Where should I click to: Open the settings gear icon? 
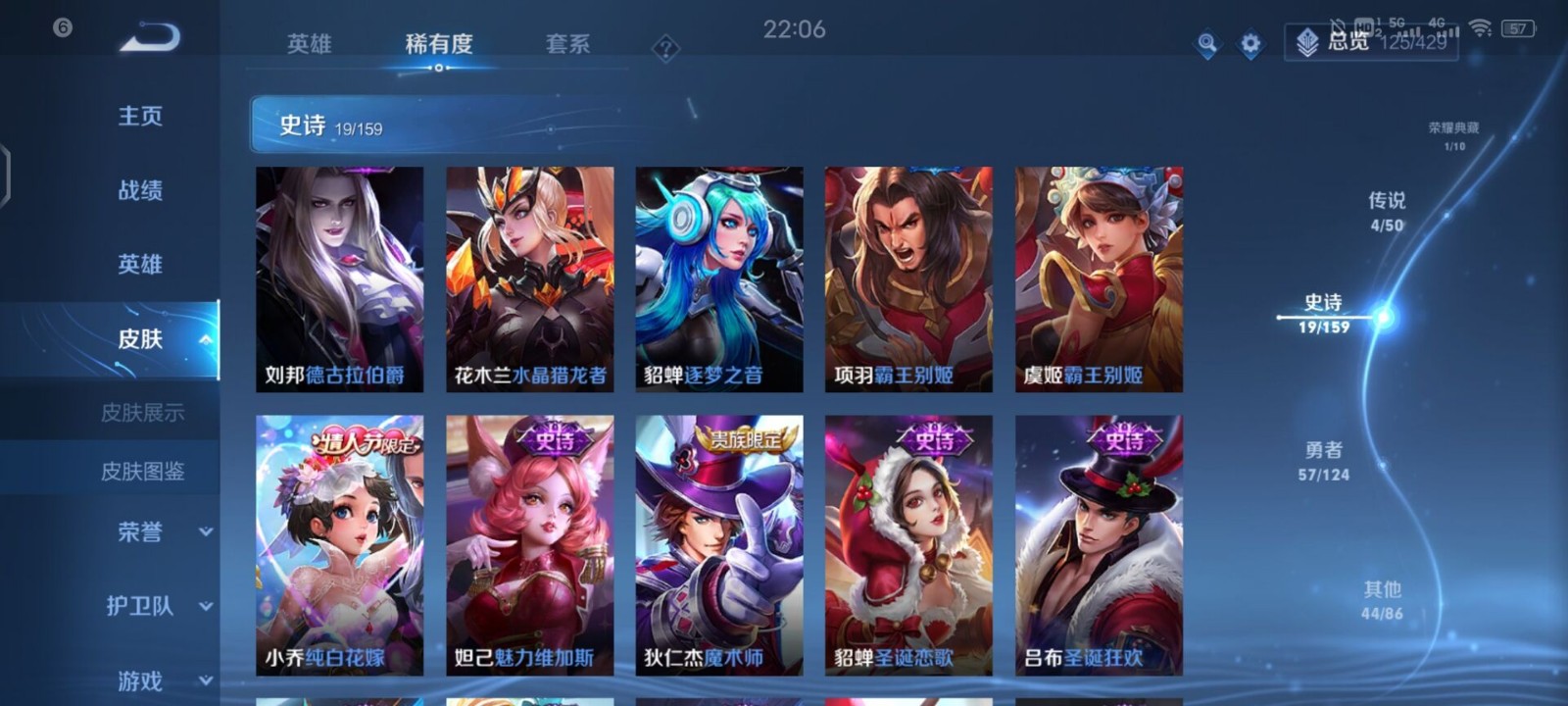[1249, 45]
